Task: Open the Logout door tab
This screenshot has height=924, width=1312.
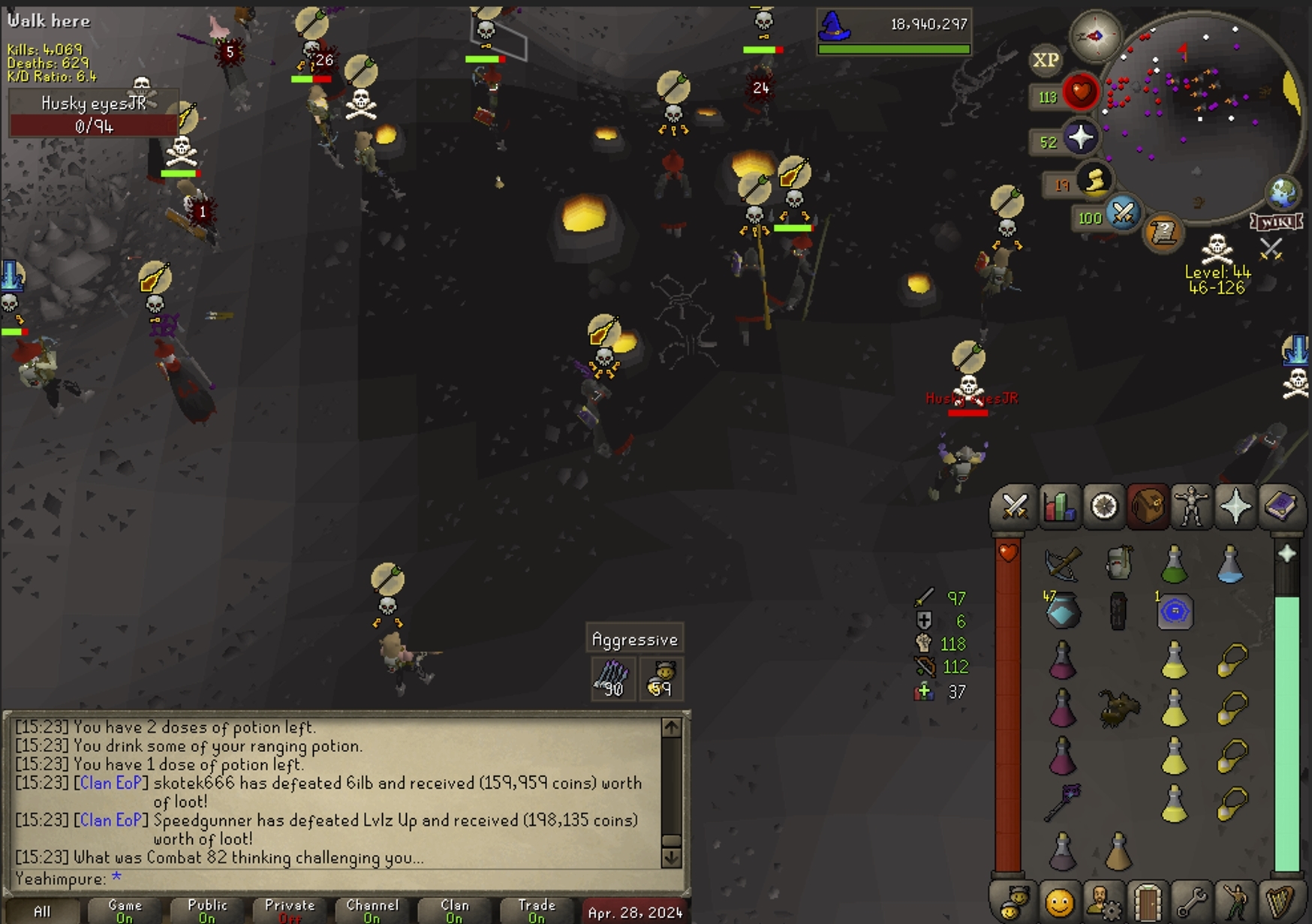Action: [x=1148, y=901]
